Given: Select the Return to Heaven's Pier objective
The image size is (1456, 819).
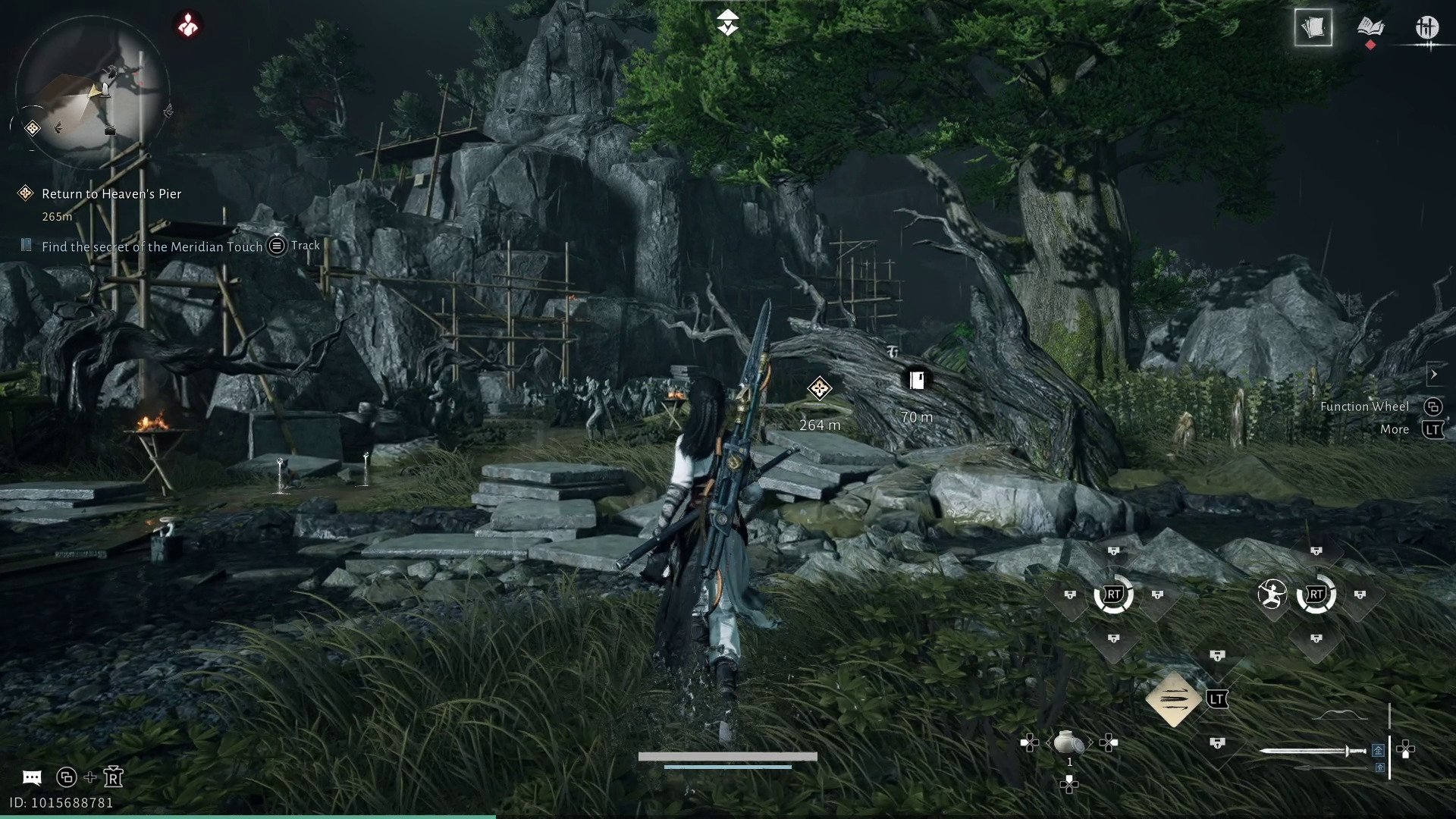Looking at the screenshot, I should (111, 194).
